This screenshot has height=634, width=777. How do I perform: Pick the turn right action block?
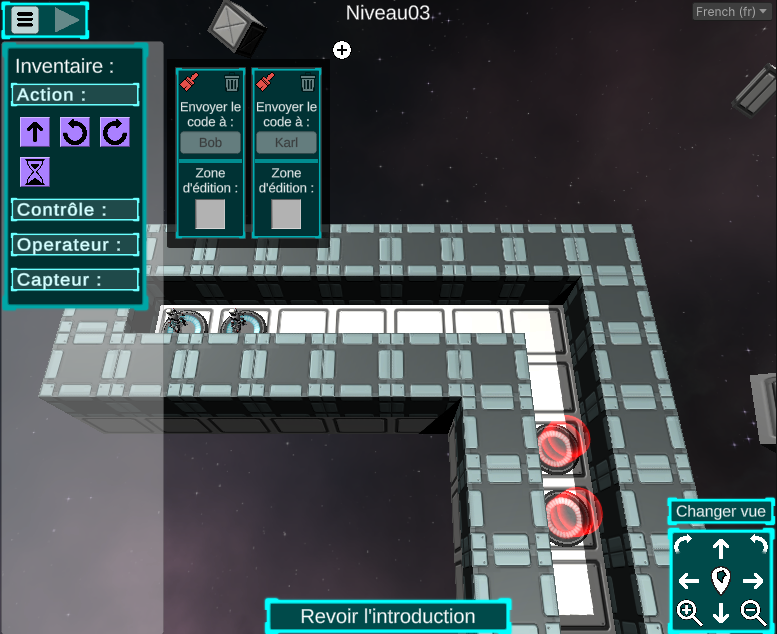pyautogui.click(x=114, y=132)
